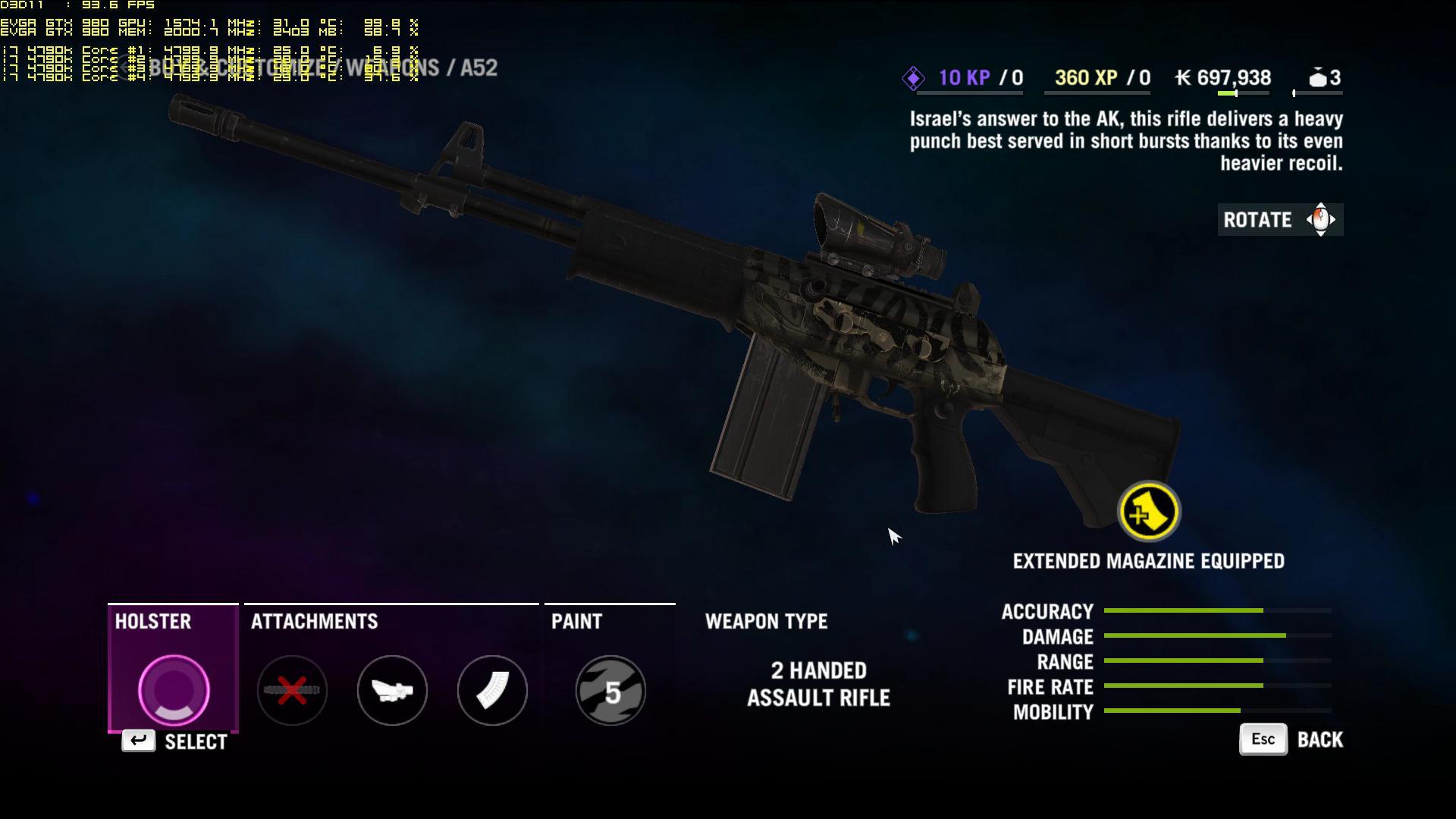Choose the crossed-out suppressor attachment slot

[x=292, y=690]
